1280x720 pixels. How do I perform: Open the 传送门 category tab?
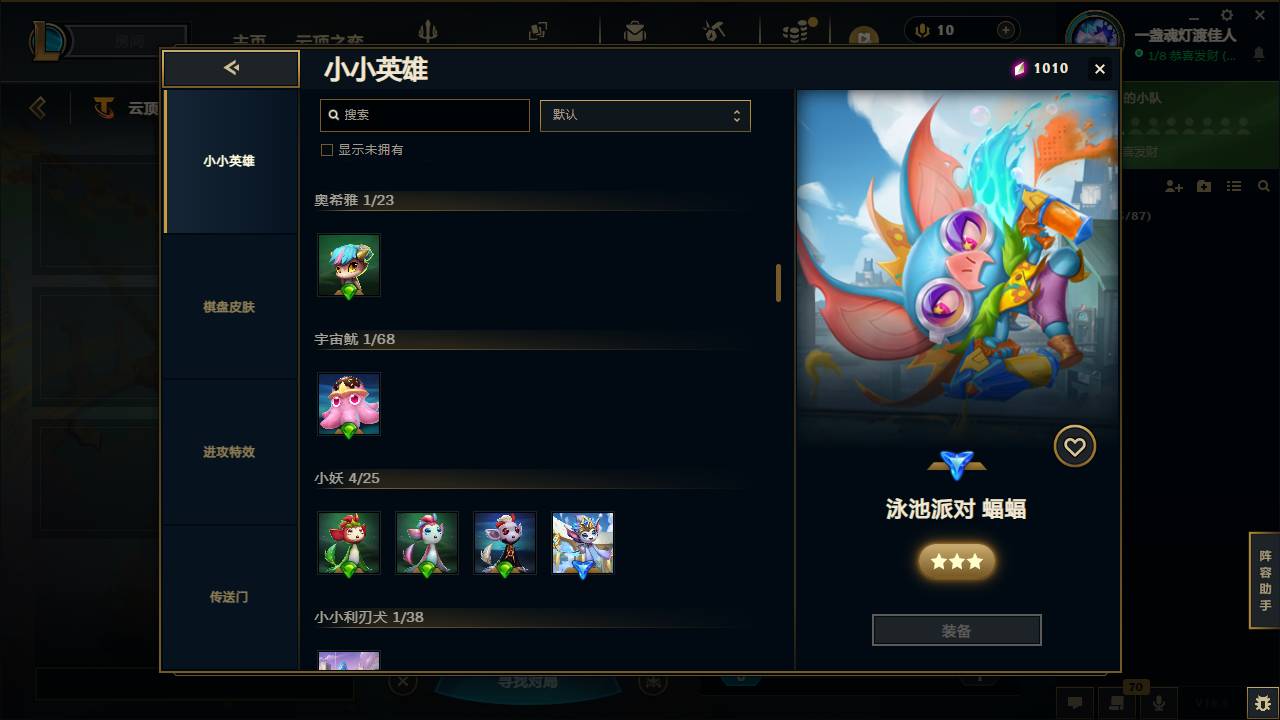click(x=231, y=597)
